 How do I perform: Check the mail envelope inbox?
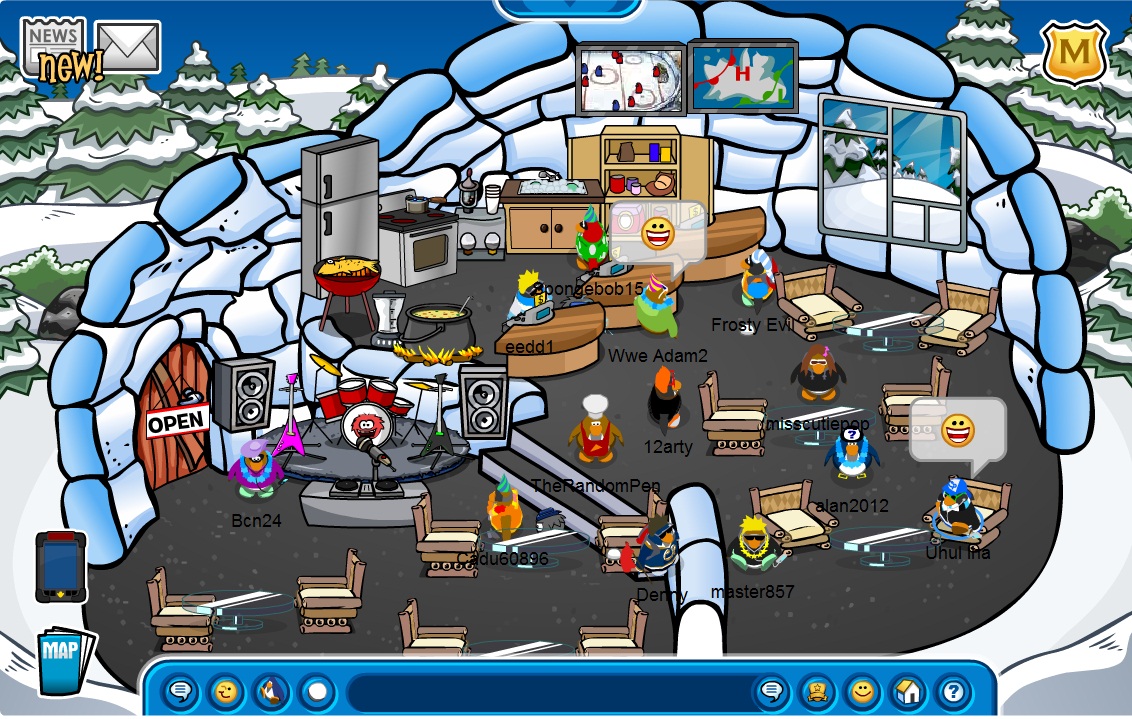pos(128,47)
